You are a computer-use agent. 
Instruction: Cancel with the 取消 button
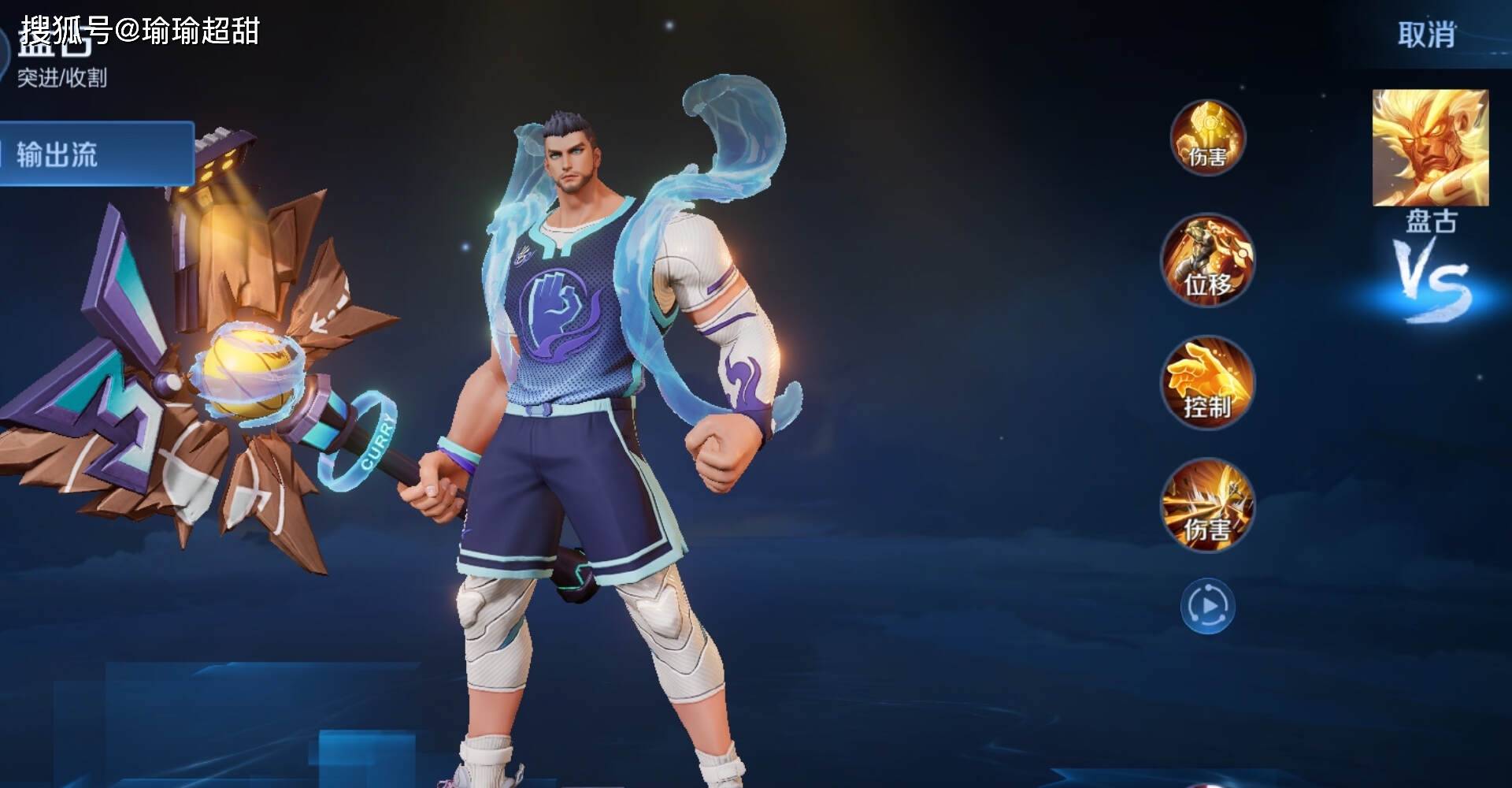1425,35
